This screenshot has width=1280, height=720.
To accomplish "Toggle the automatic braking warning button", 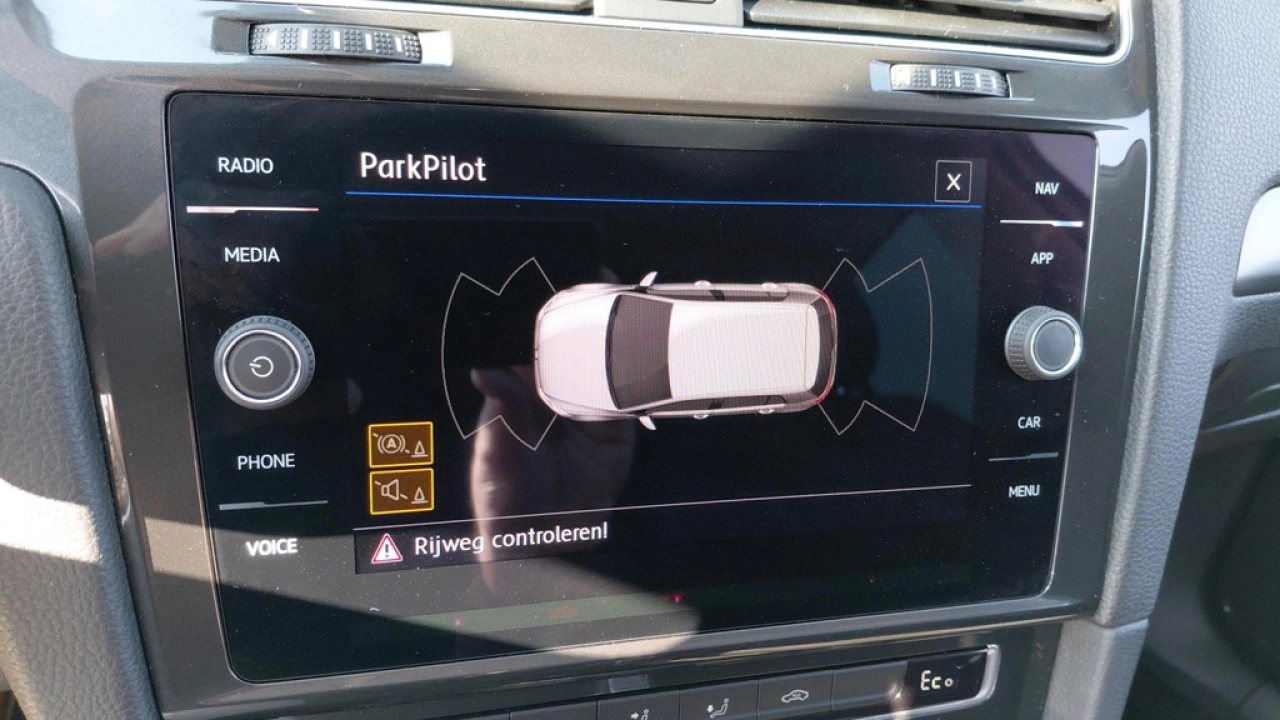I will click(398, 446).
